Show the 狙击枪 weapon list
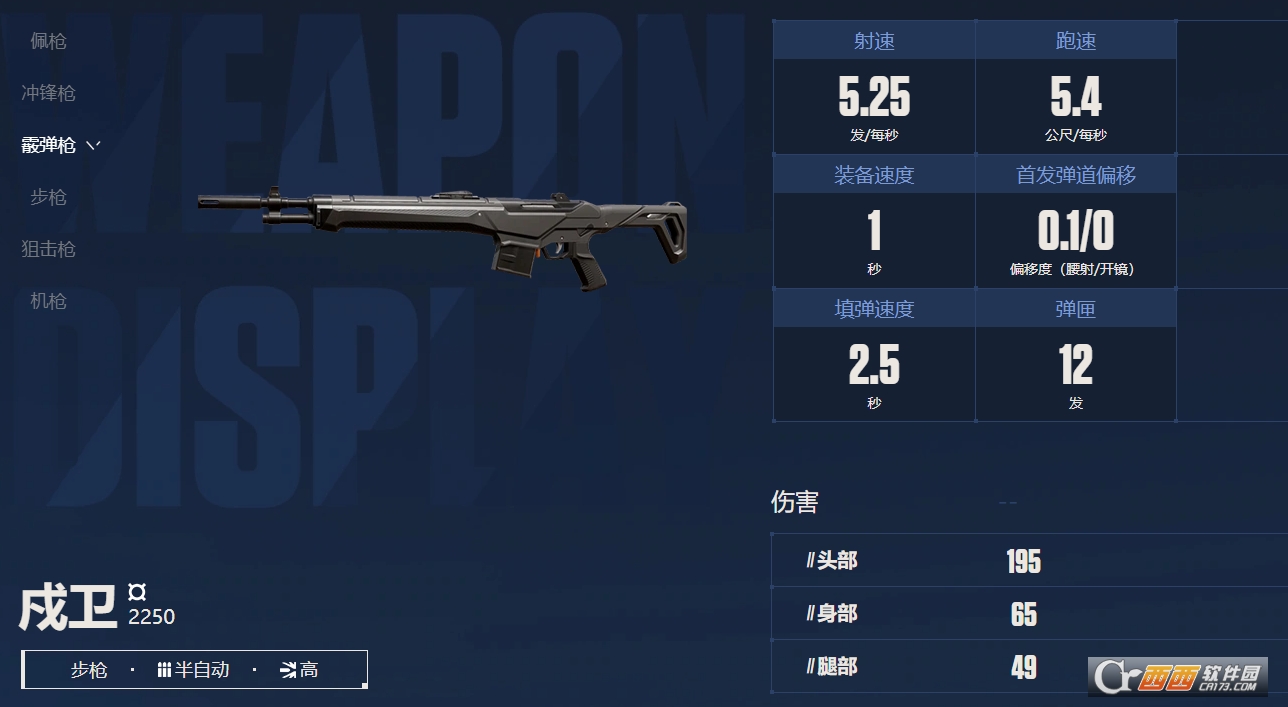 coord(48,249)
